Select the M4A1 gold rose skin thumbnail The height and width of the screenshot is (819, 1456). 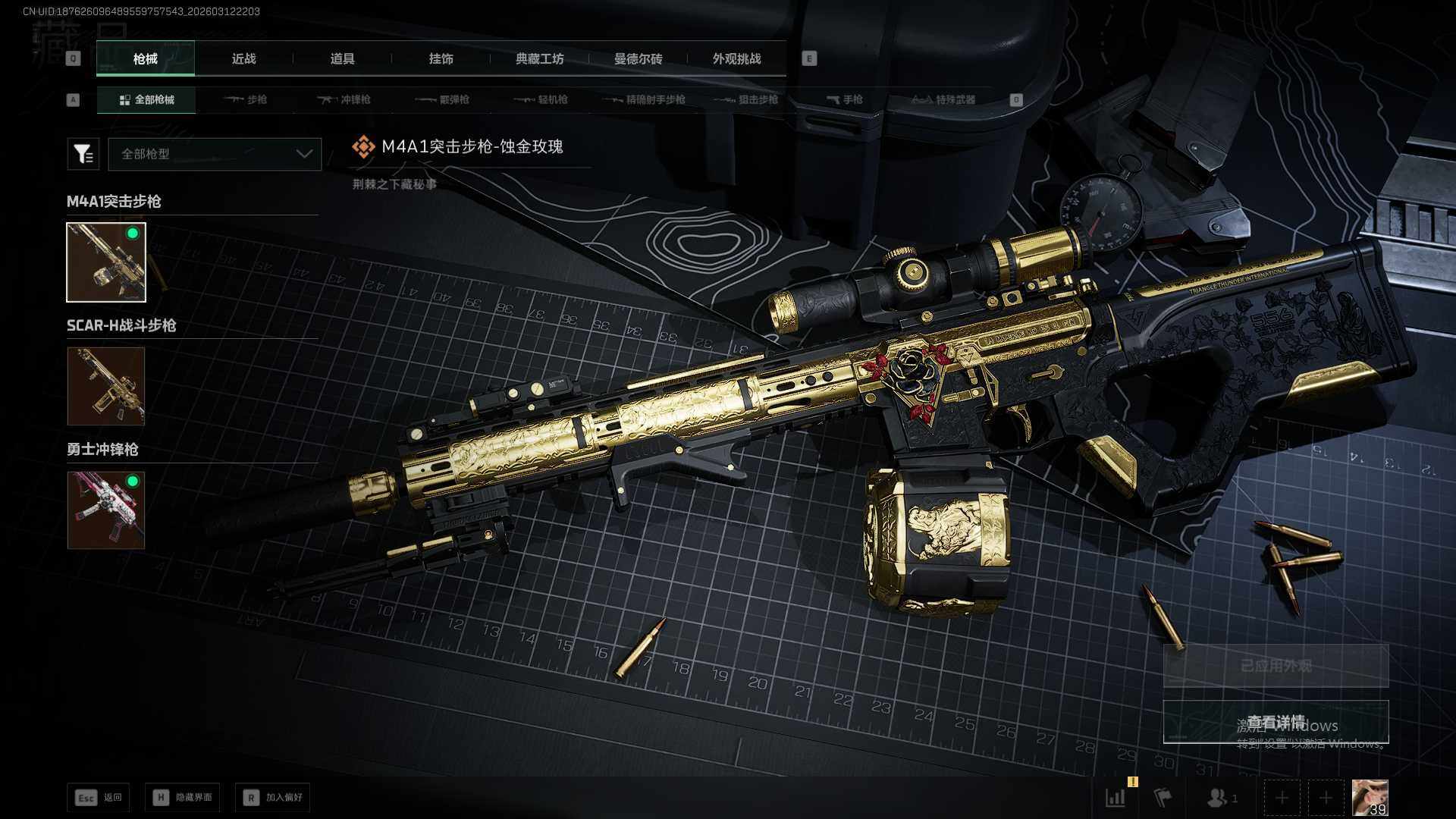point(106,262)
